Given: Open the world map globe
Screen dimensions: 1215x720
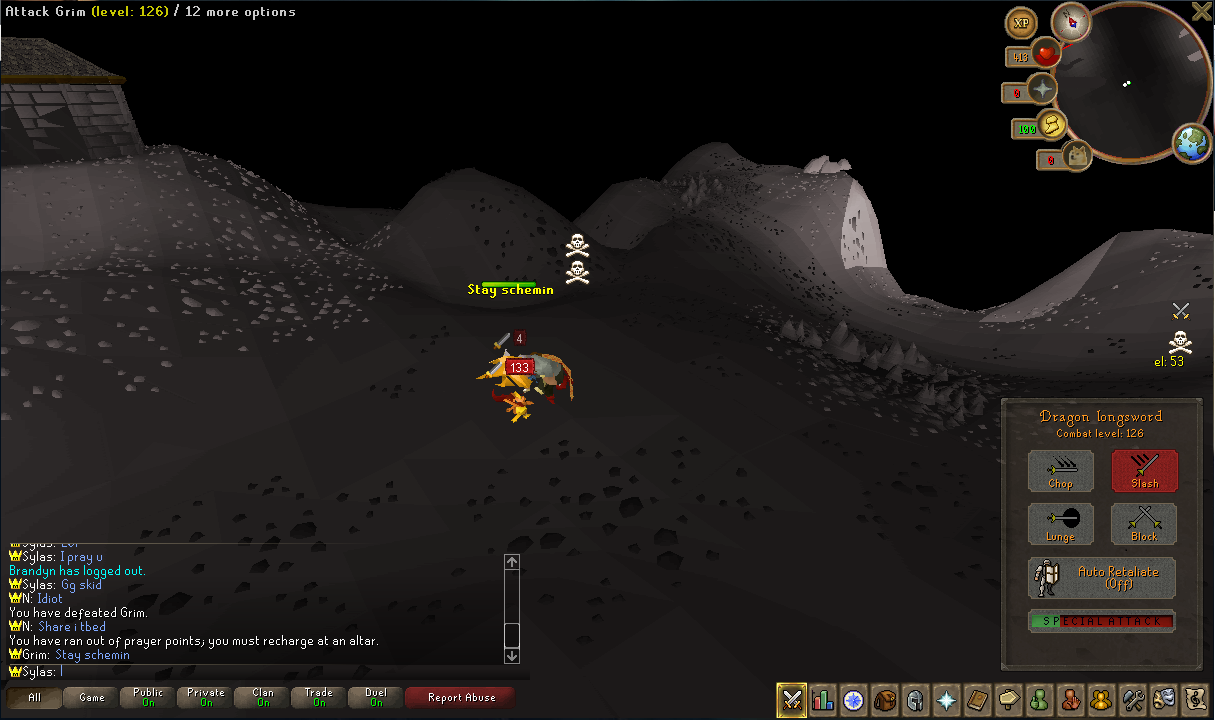Looking at the screenshot, I should pos(1191,144).
